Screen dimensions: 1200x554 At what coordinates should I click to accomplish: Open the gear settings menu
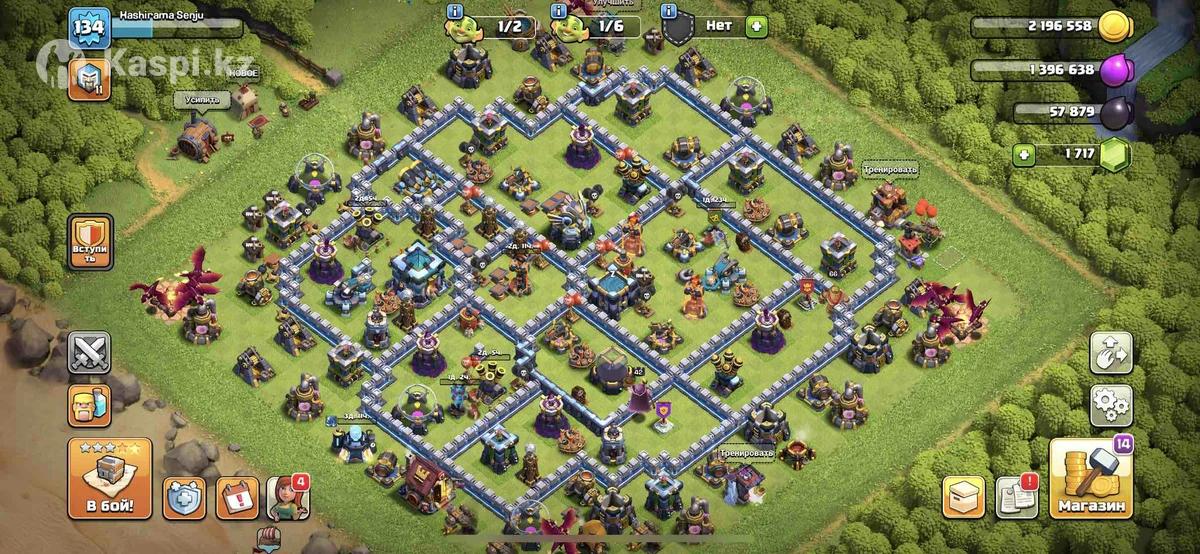[1112, 405]
